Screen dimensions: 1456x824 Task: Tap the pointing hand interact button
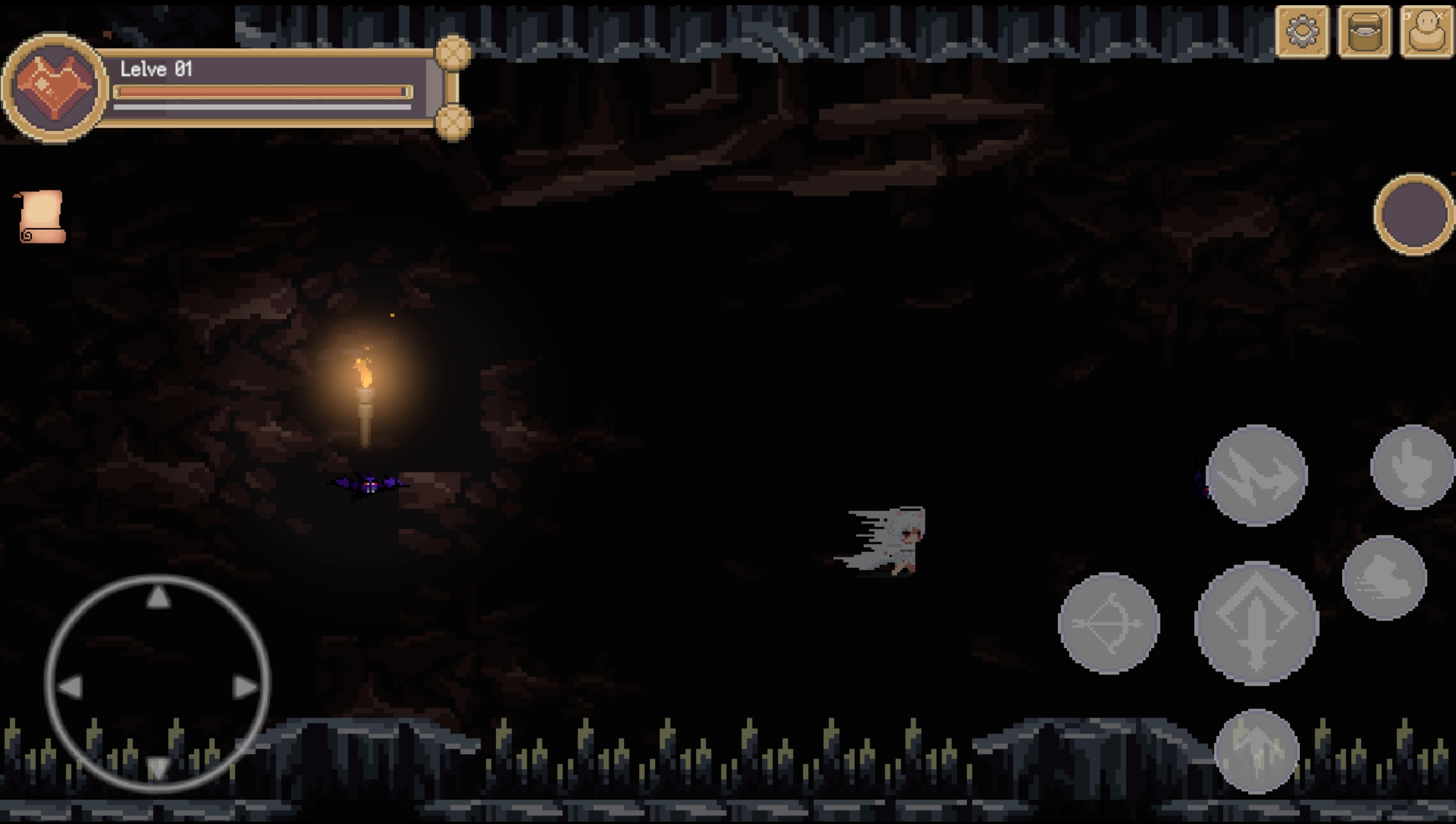pyautogui.click(x=1412, y=467)
